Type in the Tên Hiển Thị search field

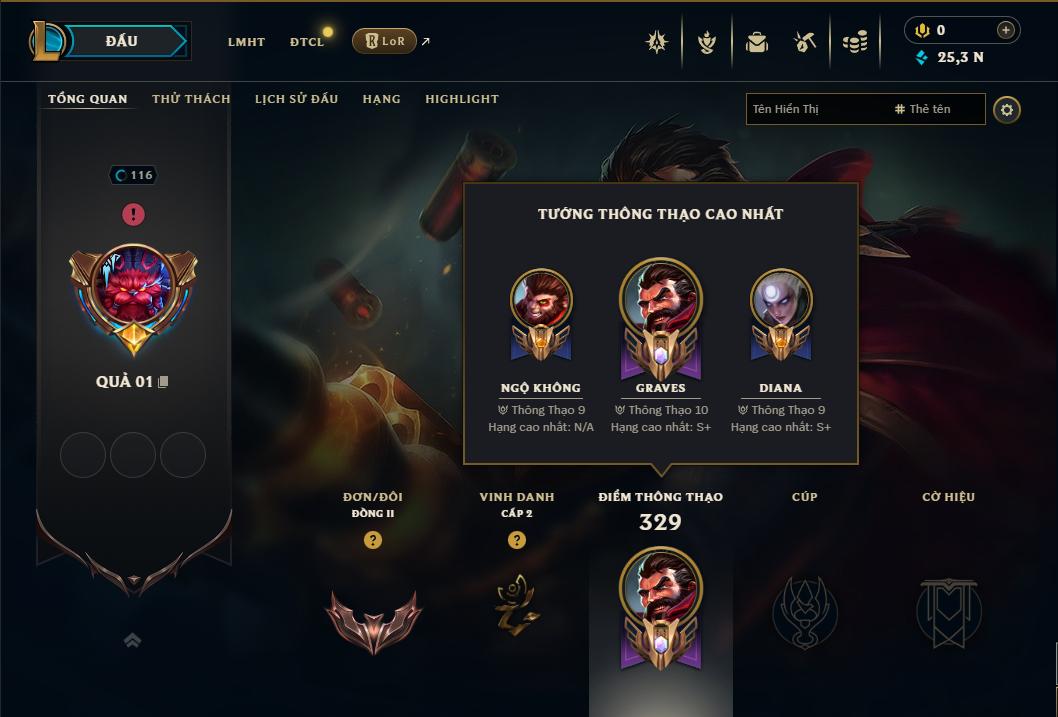pyautogui.click(x=815, y=109)
